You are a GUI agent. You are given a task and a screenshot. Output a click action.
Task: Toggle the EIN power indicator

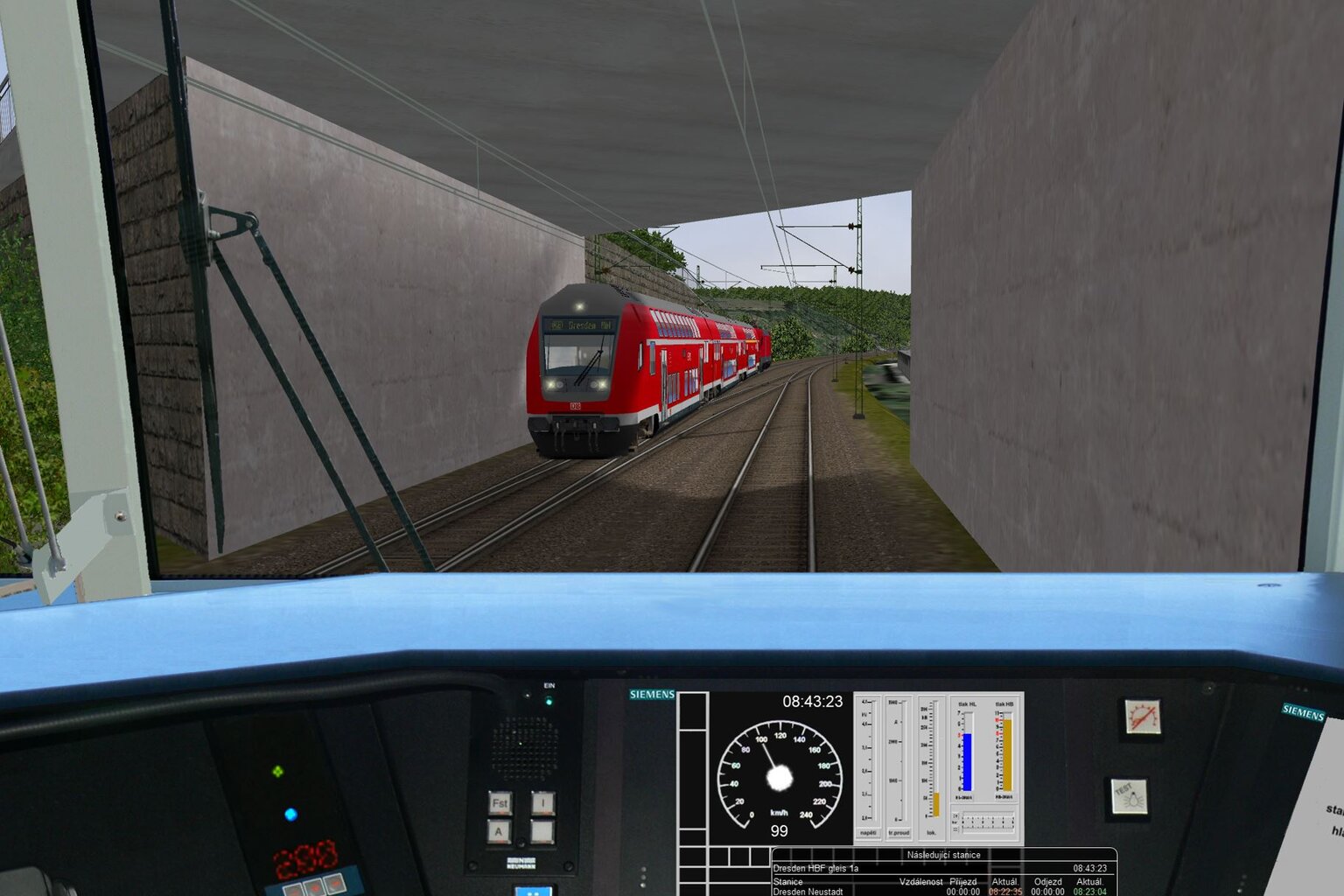[x=549, y=702]
